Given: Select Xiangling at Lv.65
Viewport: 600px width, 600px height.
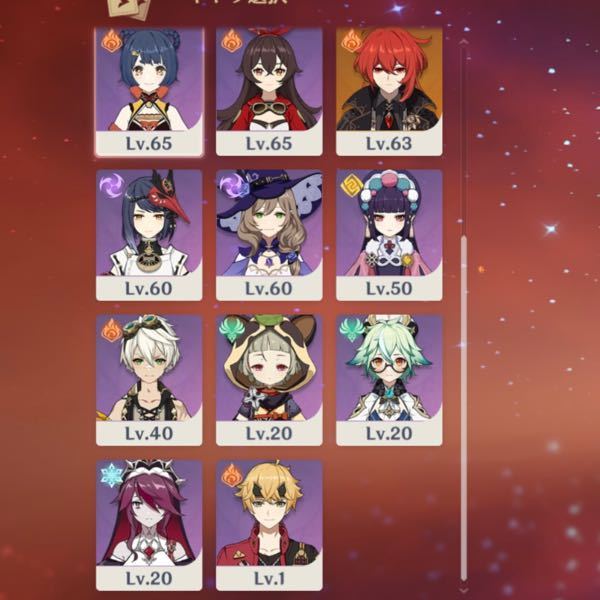Looking at the screenshot, I should [149, 90].
